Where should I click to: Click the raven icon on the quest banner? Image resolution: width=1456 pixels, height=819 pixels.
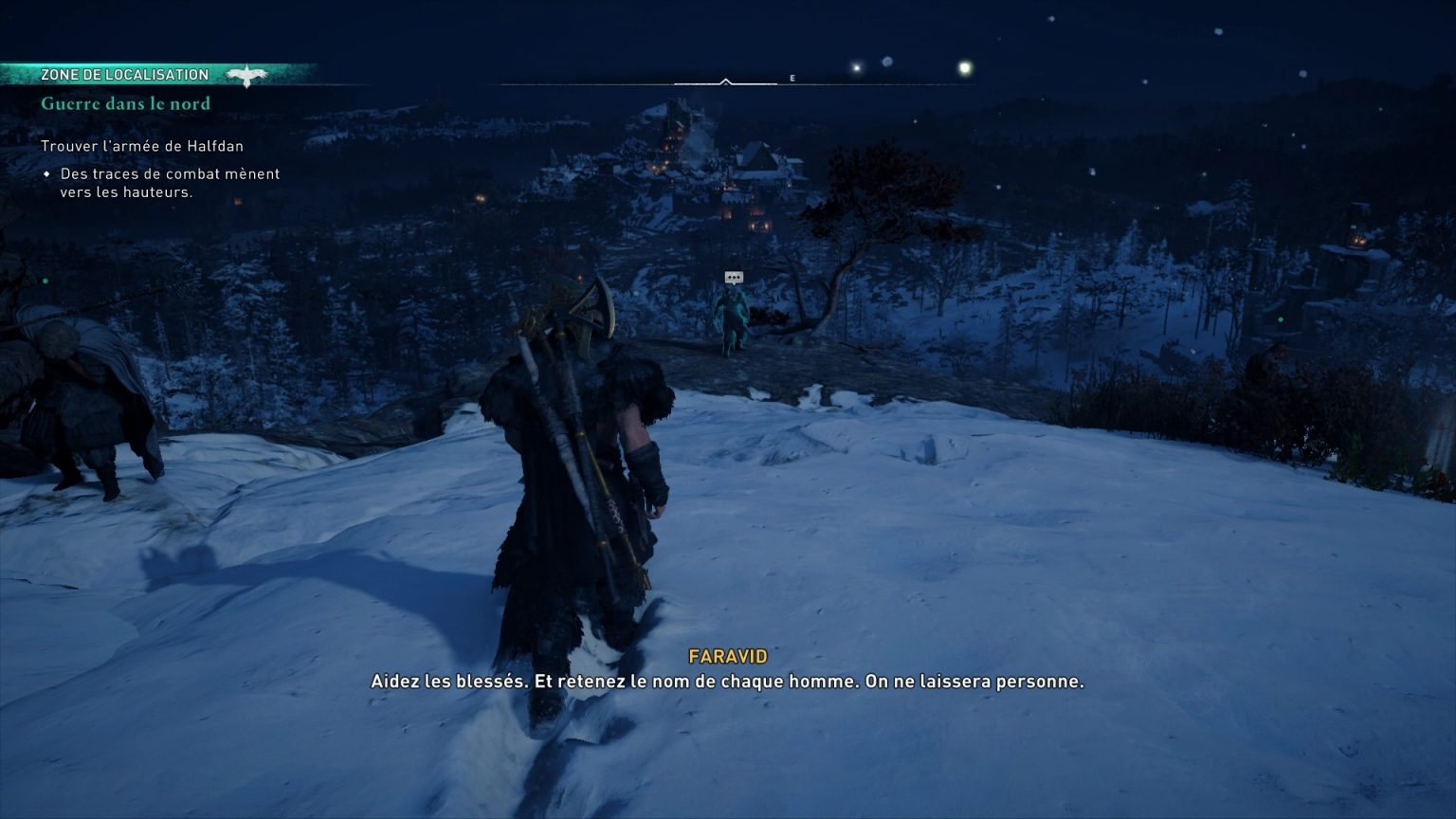[x=246, y=74]
